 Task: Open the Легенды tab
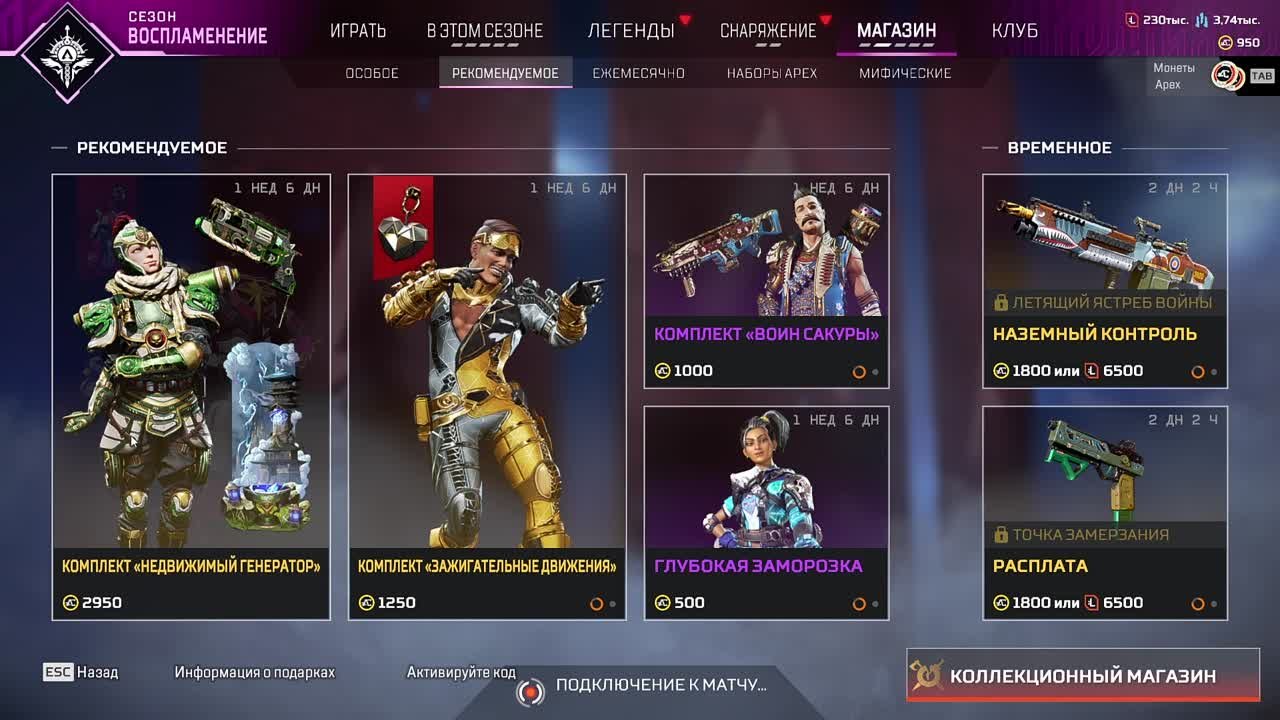(631, 31)
